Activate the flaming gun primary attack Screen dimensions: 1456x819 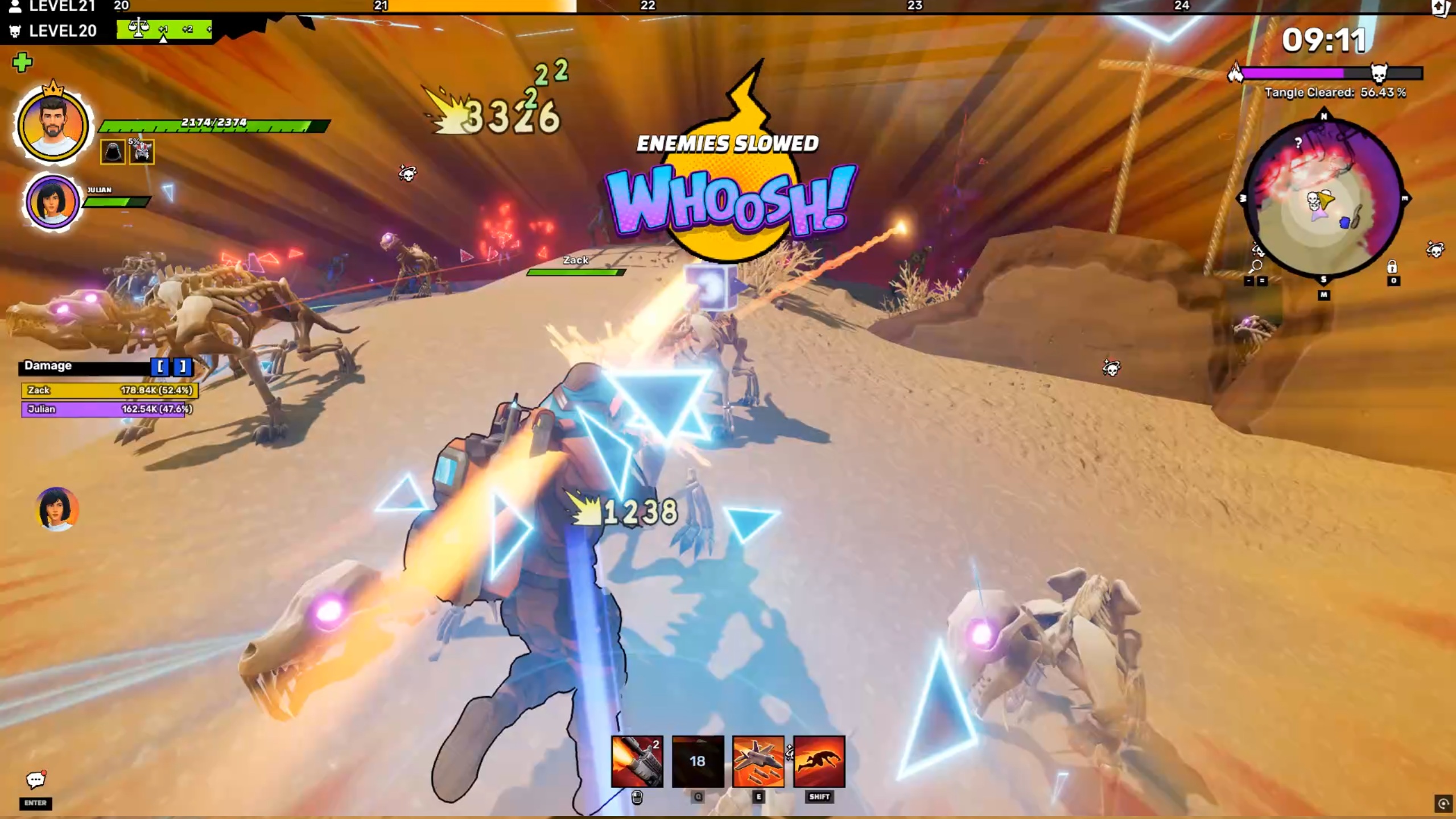[637, 761]
